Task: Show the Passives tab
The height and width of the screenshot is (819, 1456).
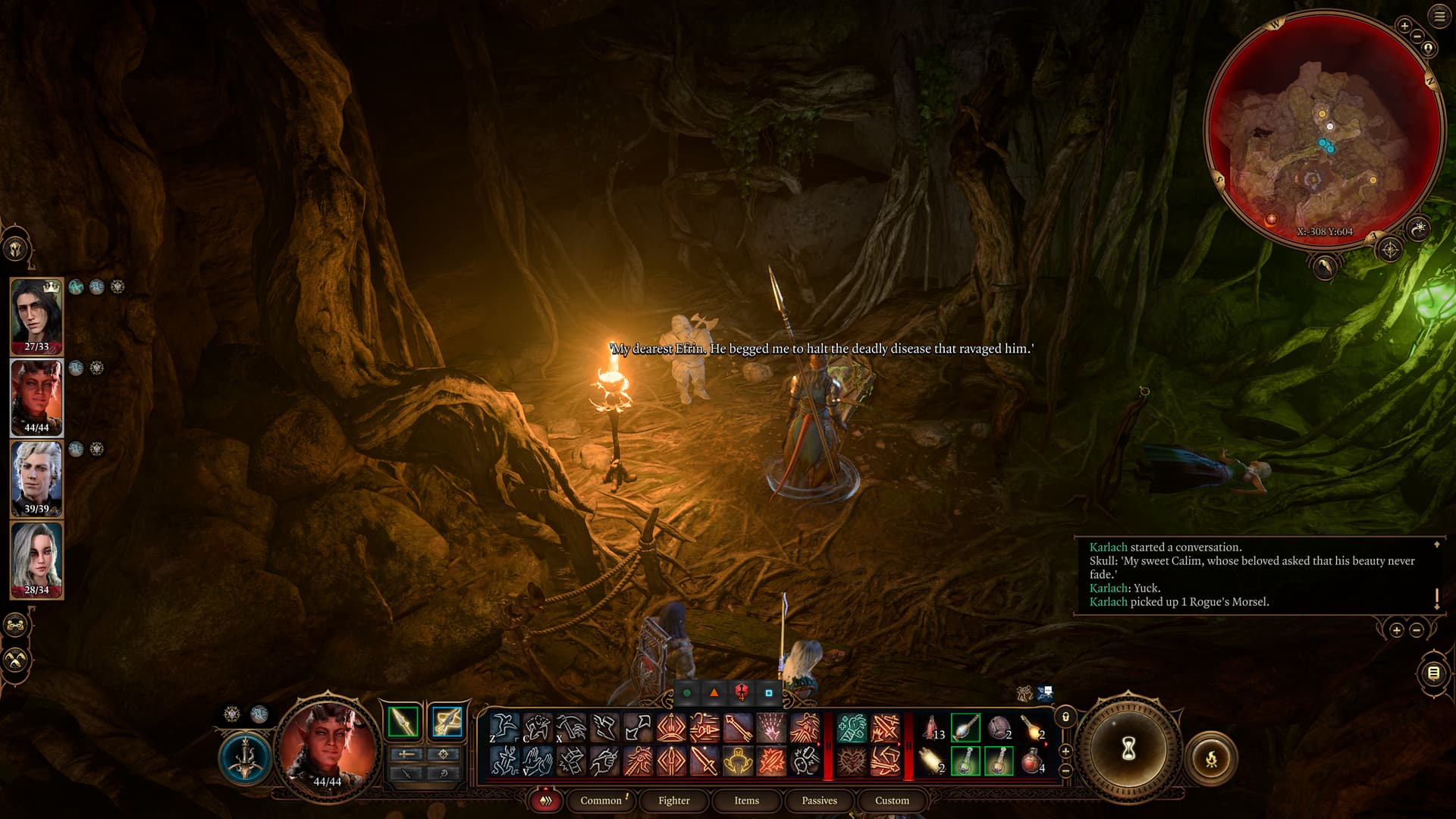Action: [819, 800]
